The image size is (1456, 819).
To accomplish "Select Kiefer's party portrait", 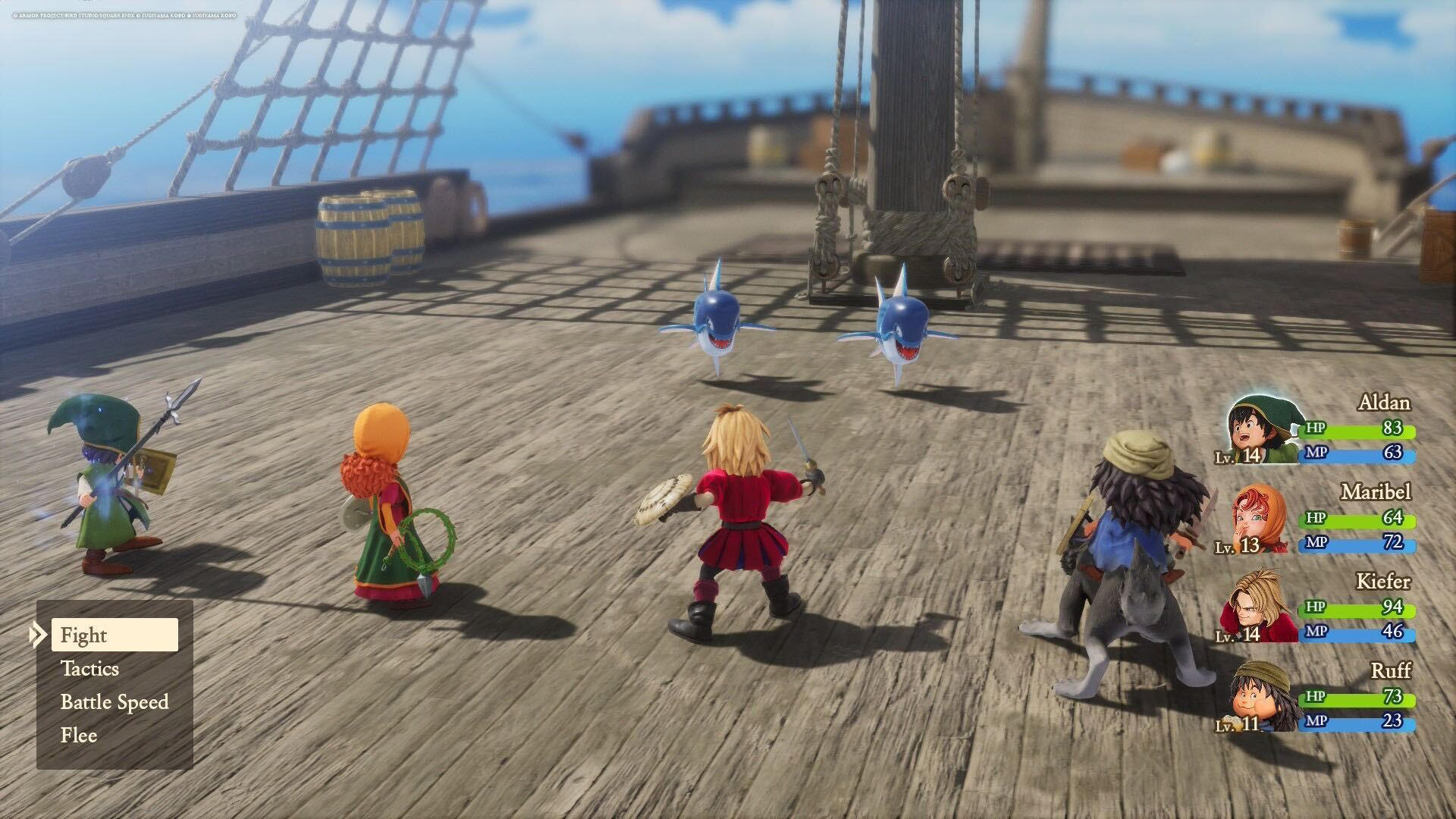I will click(1259, 609).
